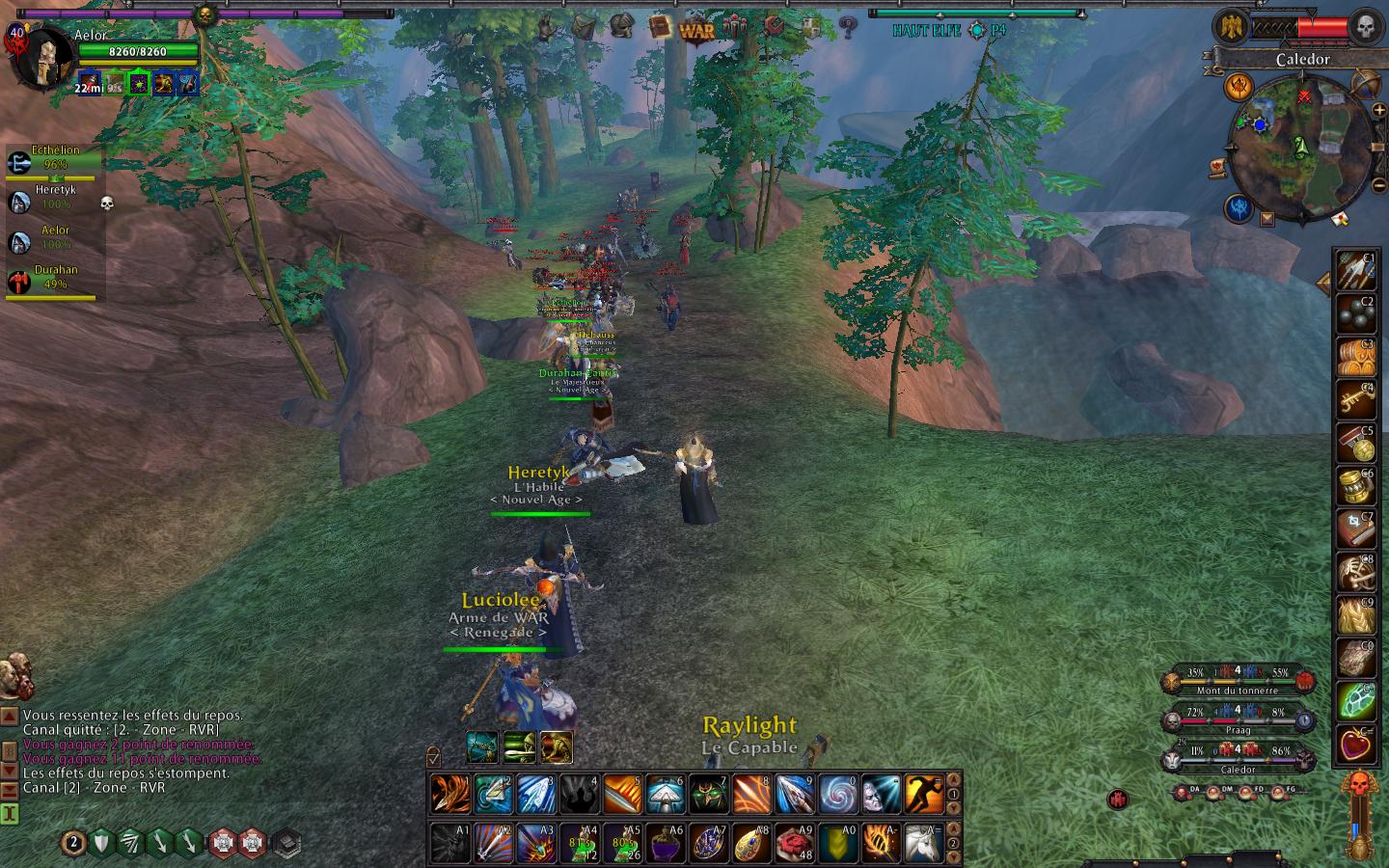The image size is (1389, 868).
Task: Use the red heart item on side bar
Action: pyautogui.click(x=1354, y=744)
